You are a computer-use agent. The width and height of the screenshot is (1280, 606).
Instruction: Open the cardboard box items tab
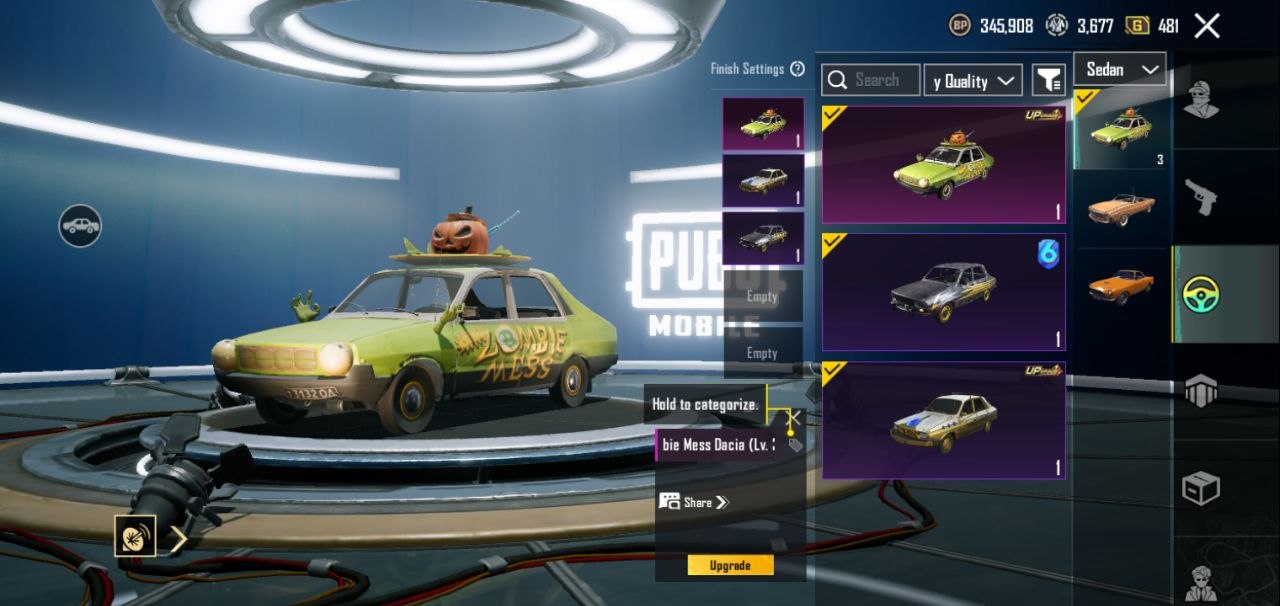click(x=1201, y=488)
